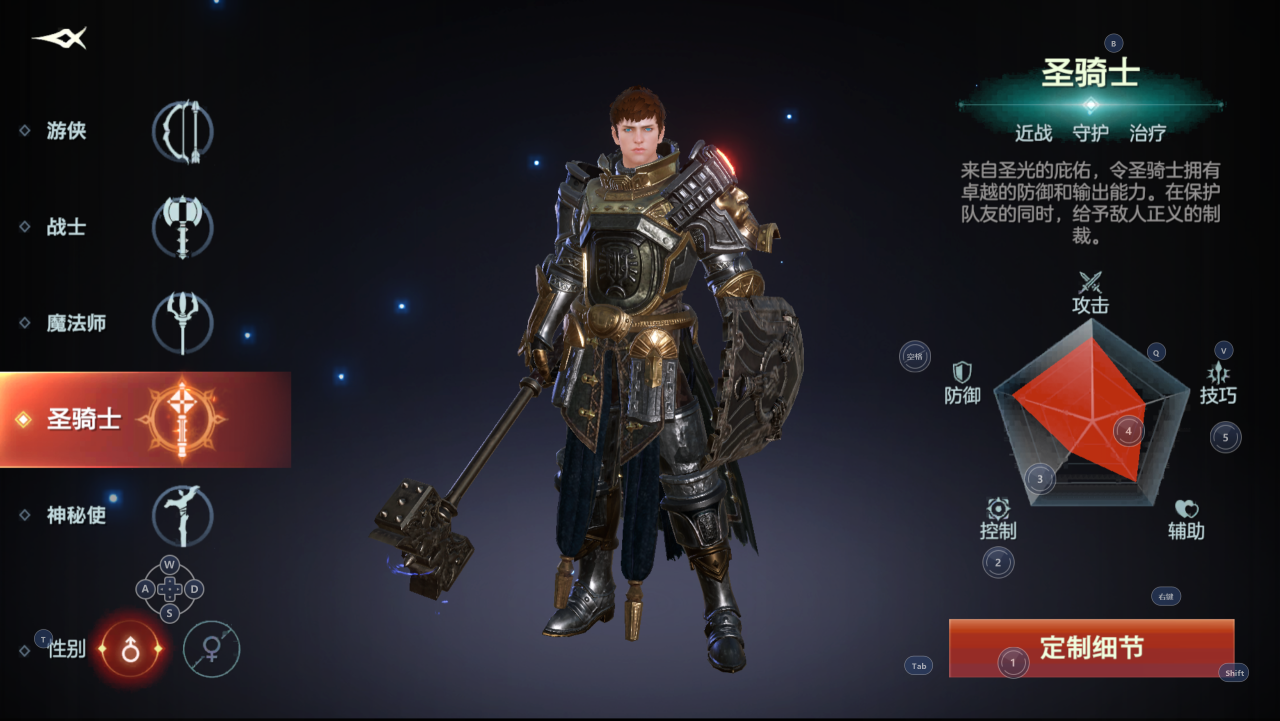Screen dimensions: 1280x721
Task: Click the 攻击 crossed-swords stat icon
Action: (x=1089, y=282)
